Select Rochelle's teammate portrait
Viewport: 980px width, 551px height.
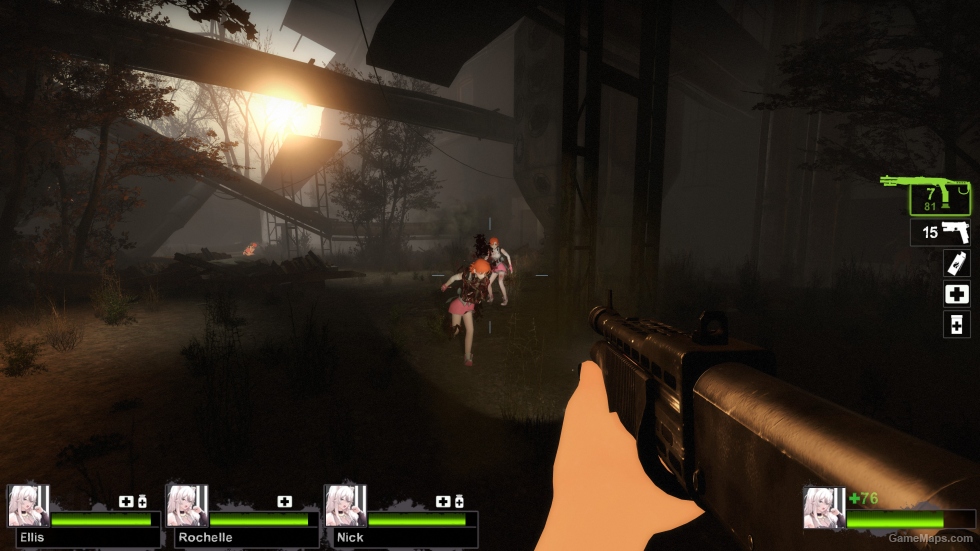186,506
